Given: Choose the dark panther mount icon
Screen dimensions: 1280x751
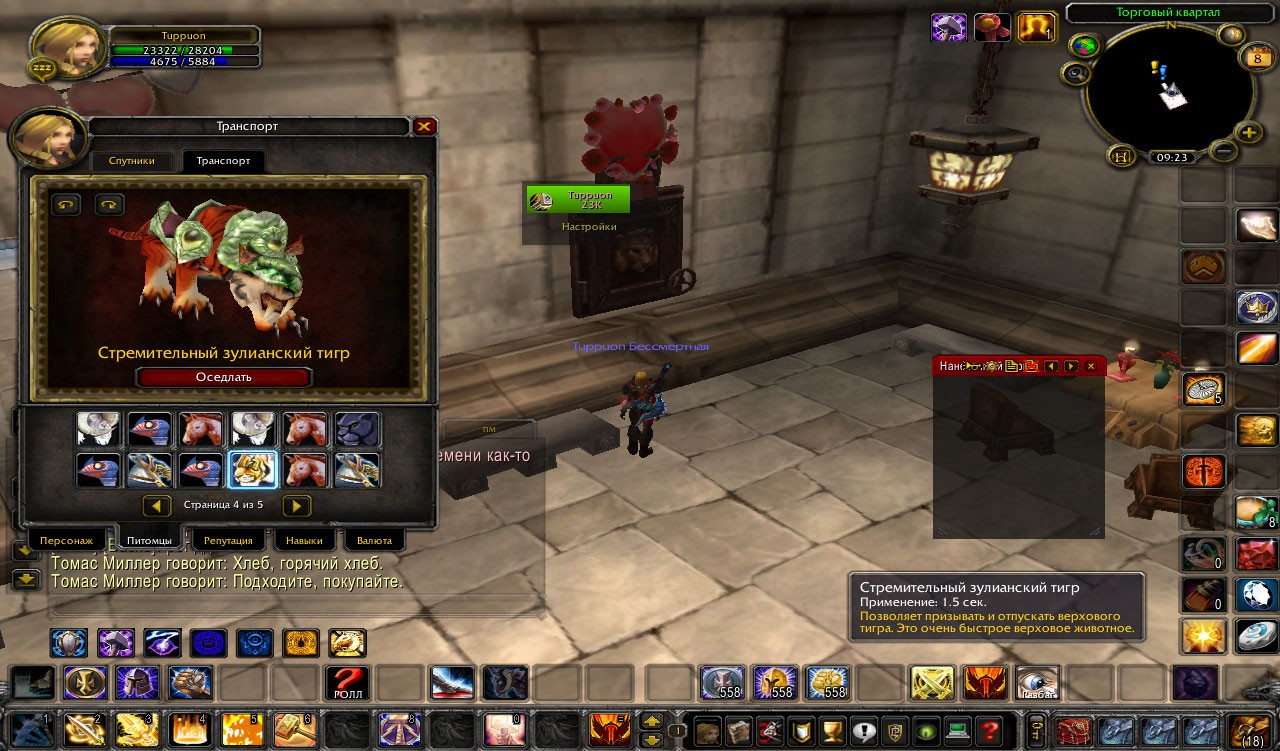Looking at the screenshot, I should (357, 428).
